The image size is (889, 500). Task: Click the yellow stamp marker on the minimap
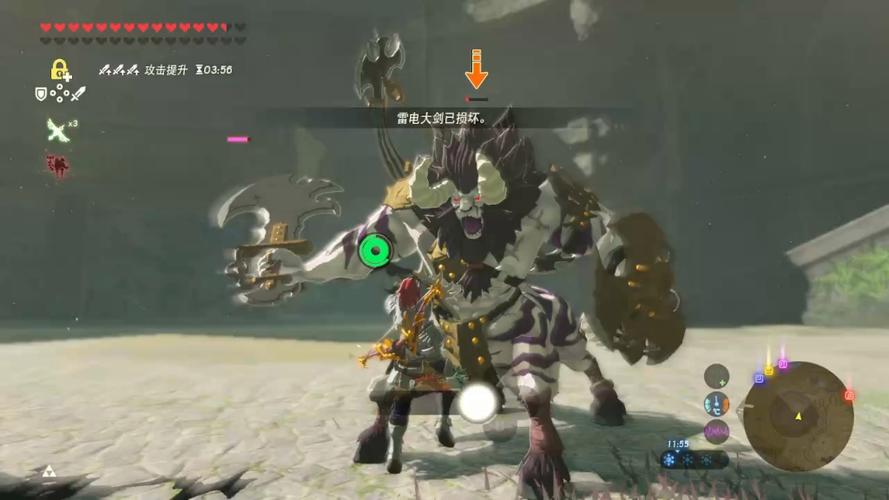[x=768, y=371]
